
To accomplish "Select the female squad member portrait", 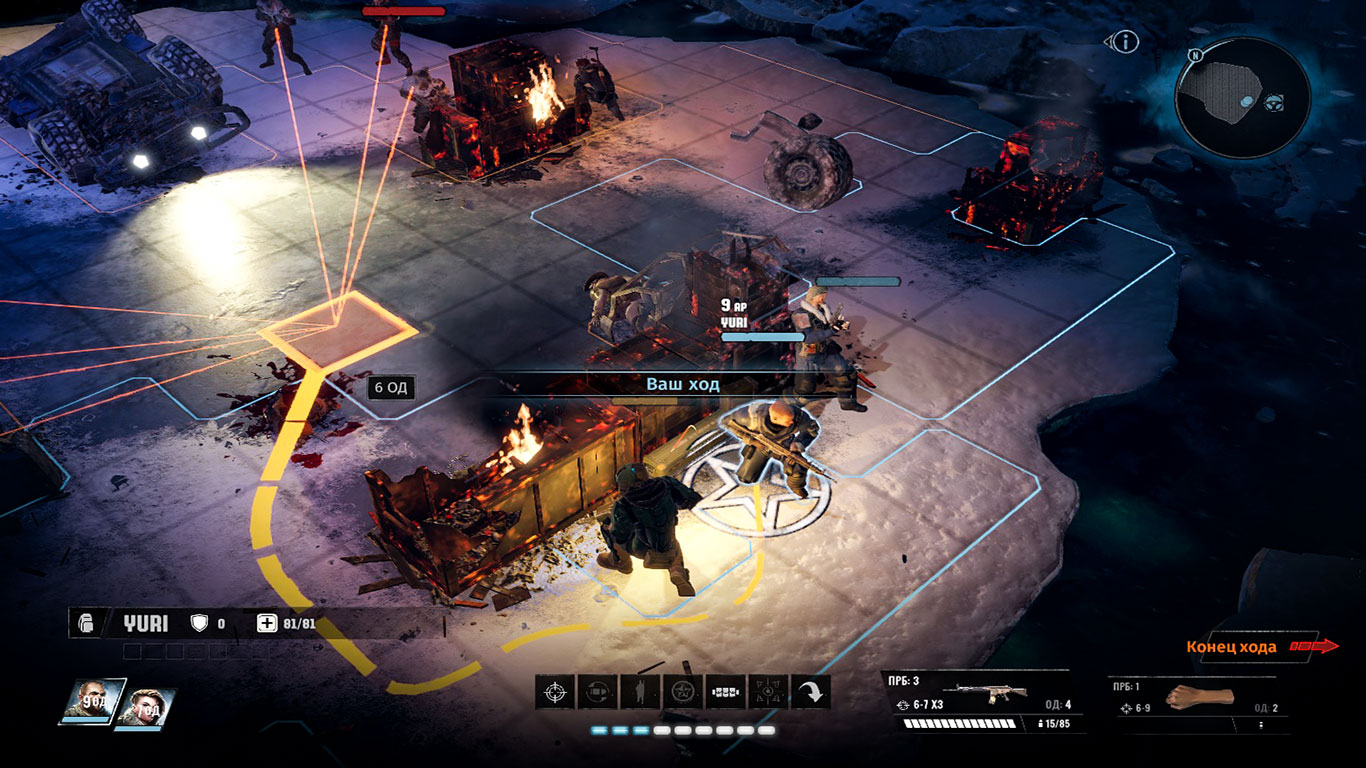I will pos(144,707).
